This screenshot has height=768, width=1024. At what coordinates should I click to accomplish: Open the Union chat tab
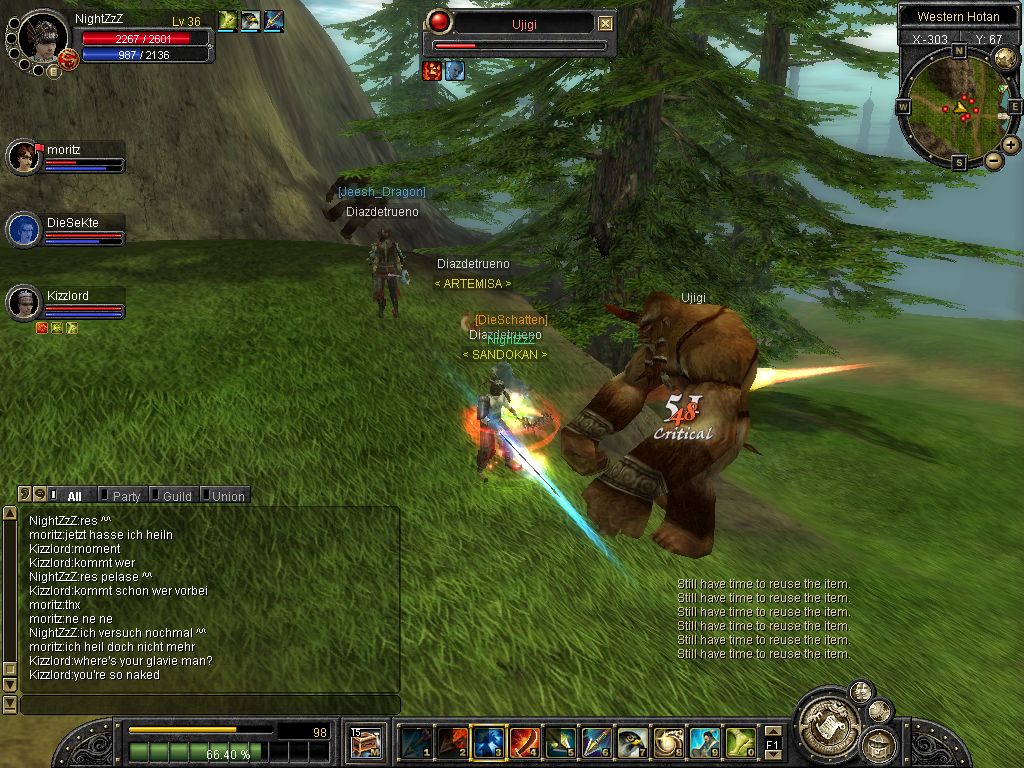pyautogui.click(x=227, y=495)
